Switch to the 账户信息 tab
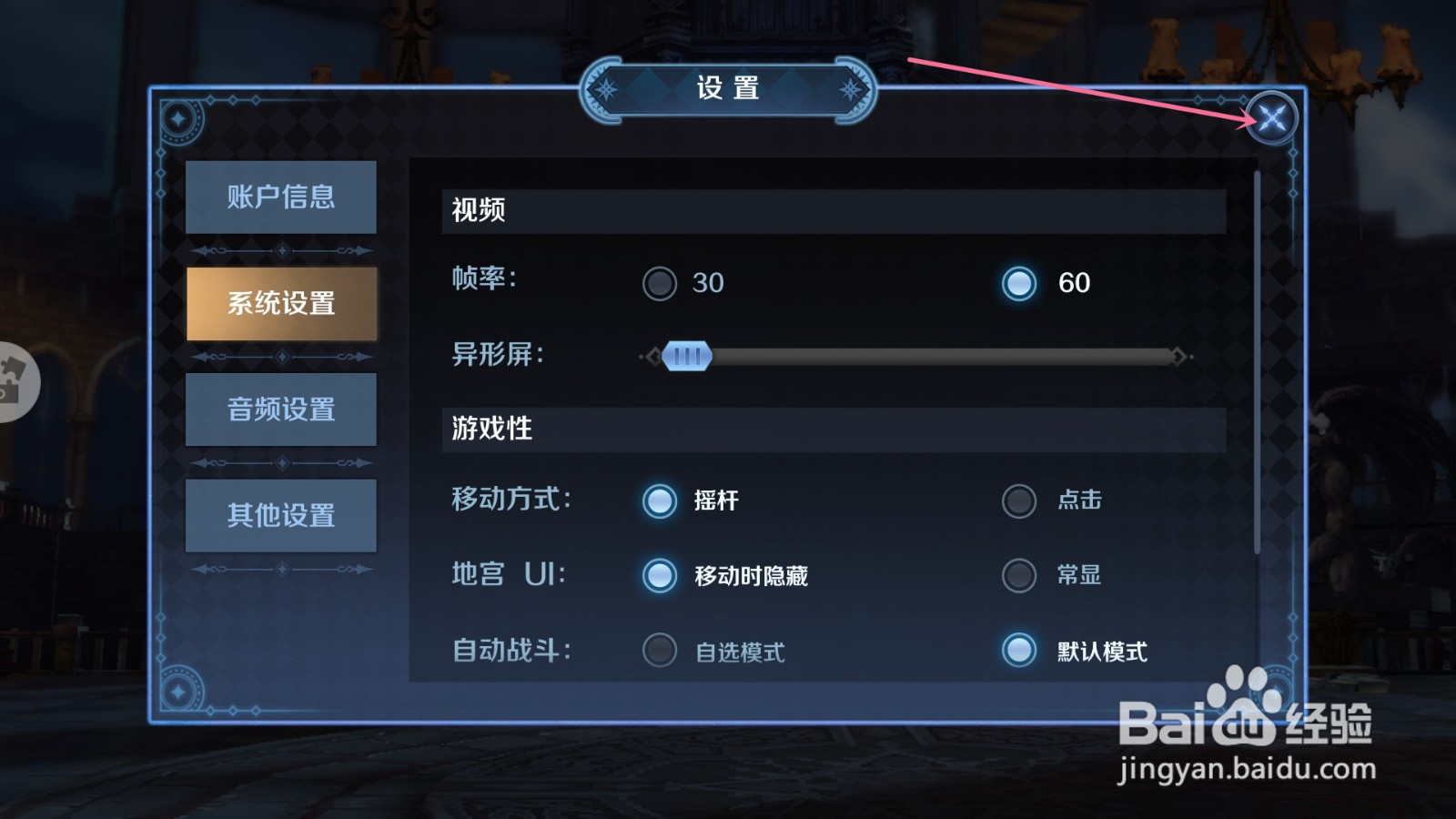Image resolution: width=1456 pixels, height=819 pixels. (x=280, y=197)
